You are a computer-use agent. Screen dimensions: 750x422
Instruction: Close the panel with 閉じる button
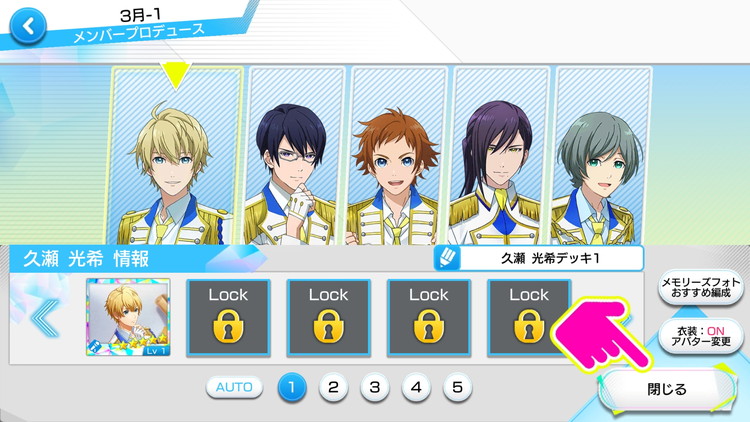pos(661,389)
